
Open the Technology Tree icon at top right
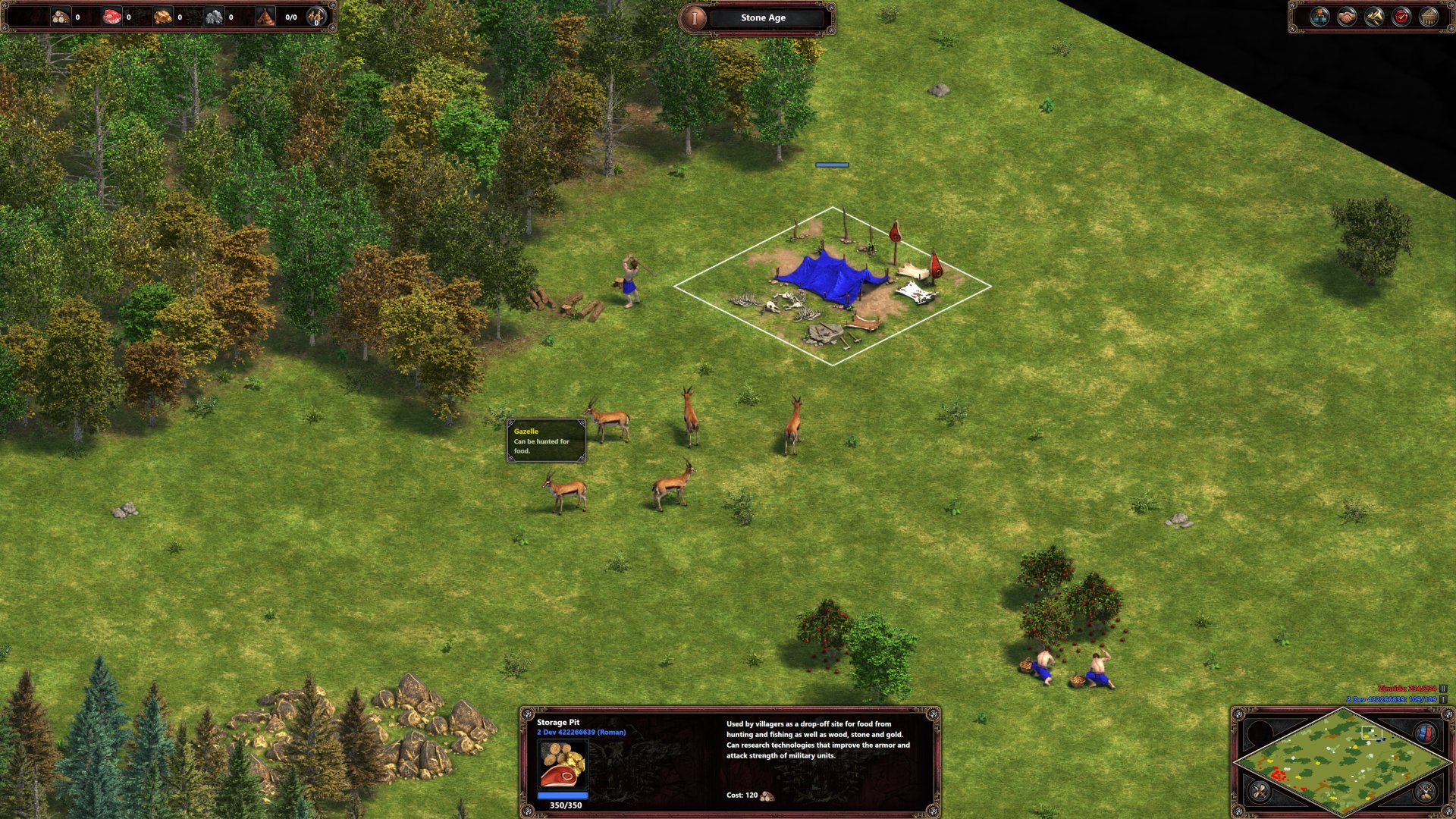click(x=1320, y=17)
